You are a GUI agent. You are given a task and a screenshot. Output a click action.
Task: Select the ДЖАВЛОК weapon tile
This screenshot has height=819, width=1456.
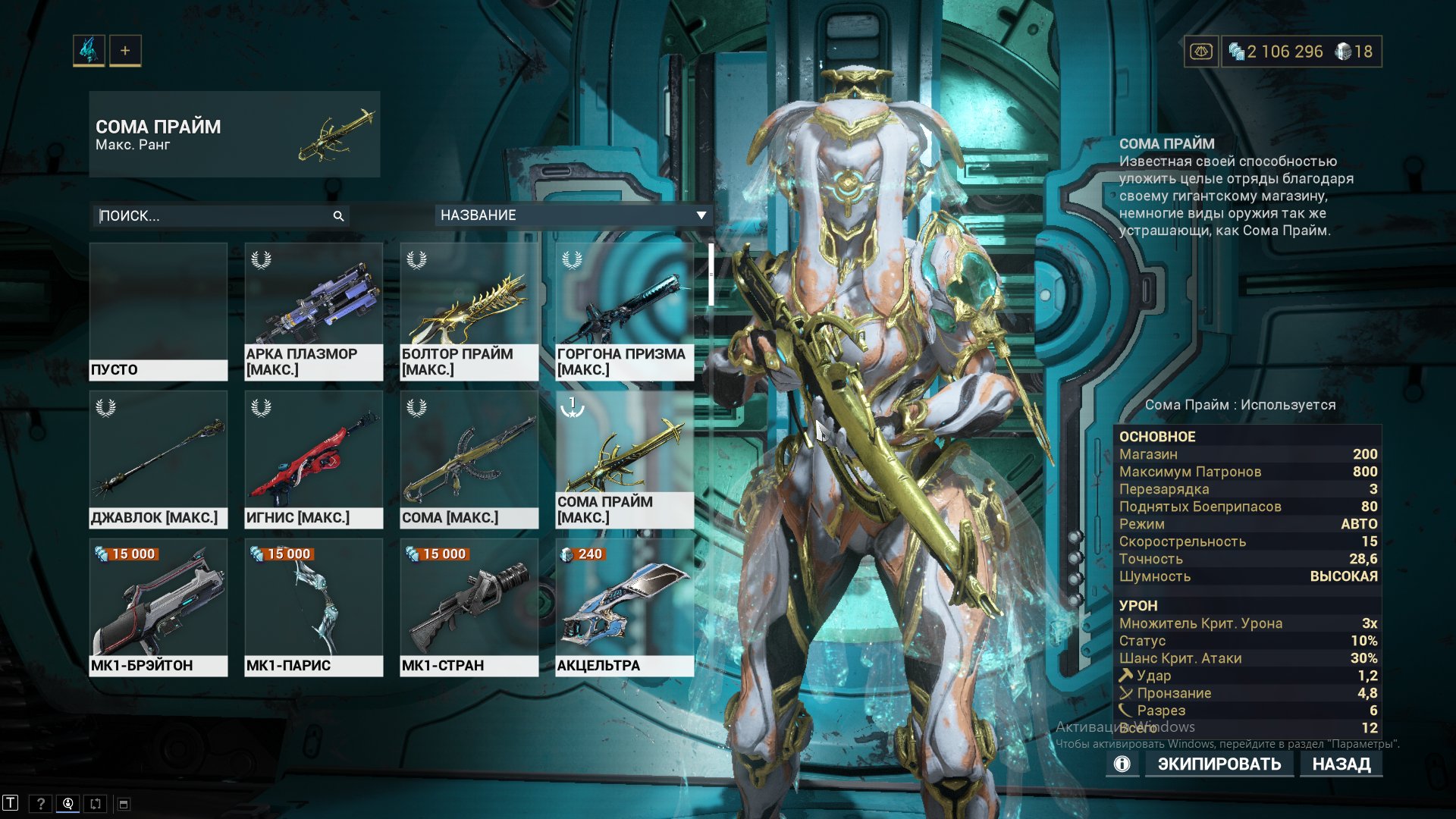click(158, 459)
